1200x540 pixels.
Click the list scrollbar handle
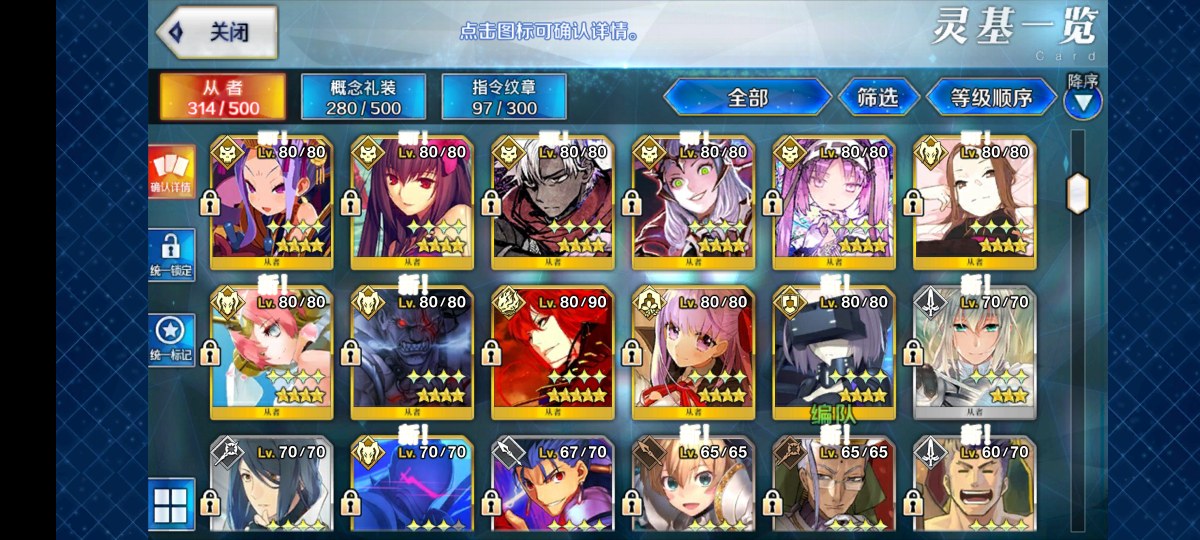1078,193
